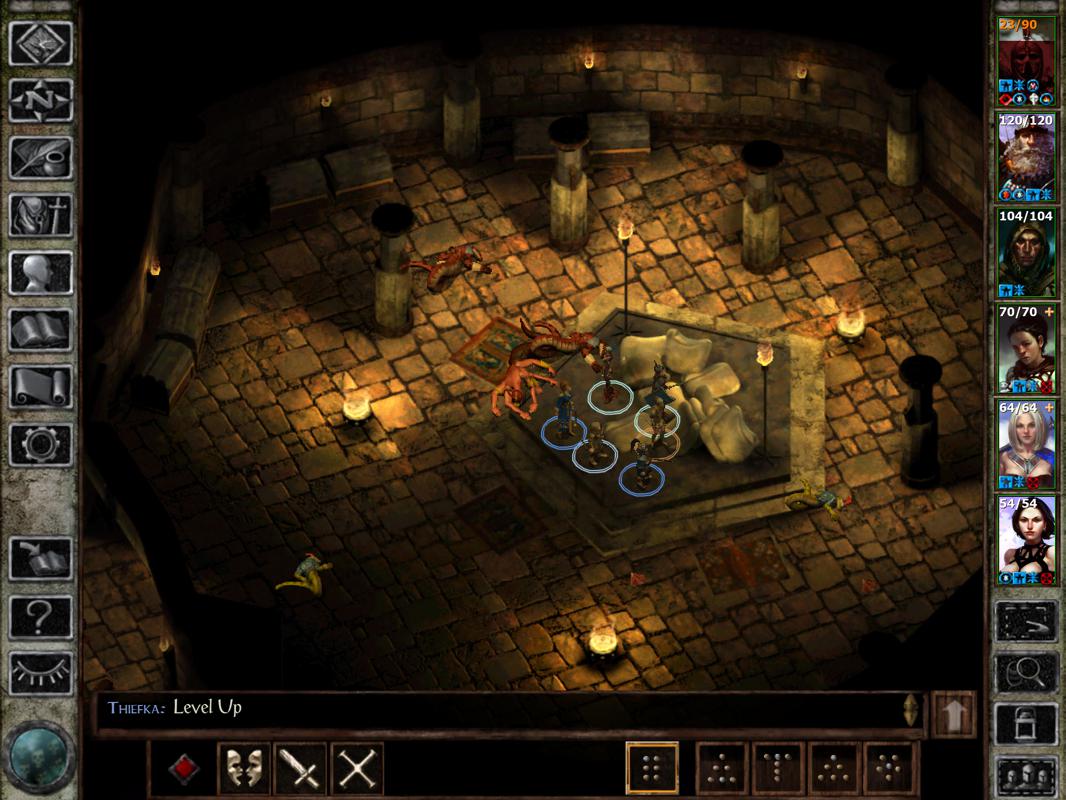Open the journal quill and inkwell button

pyautogui.click(x=41, y=157)
